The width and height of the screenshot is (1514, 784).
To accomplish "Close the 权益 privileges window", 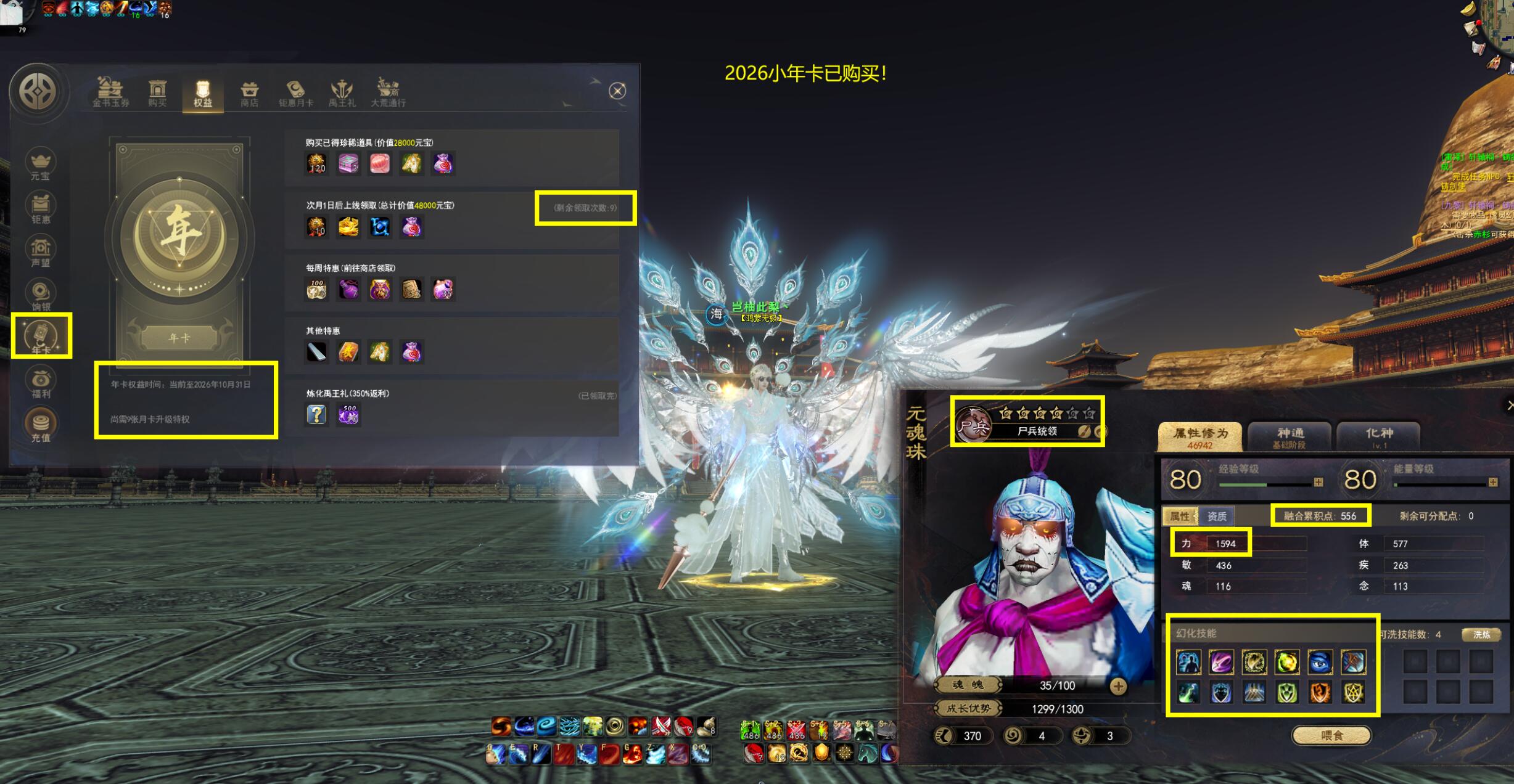I will click(x=617, y=91).
